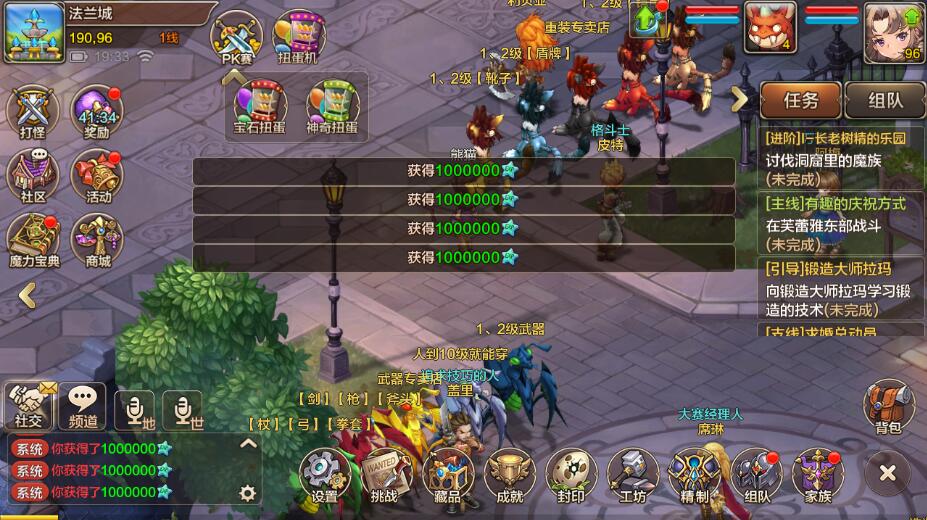This screenshot has width=927, height=520.
Task: Select the 神奇扭蛋 magic gacha
Action: point(332,106)
